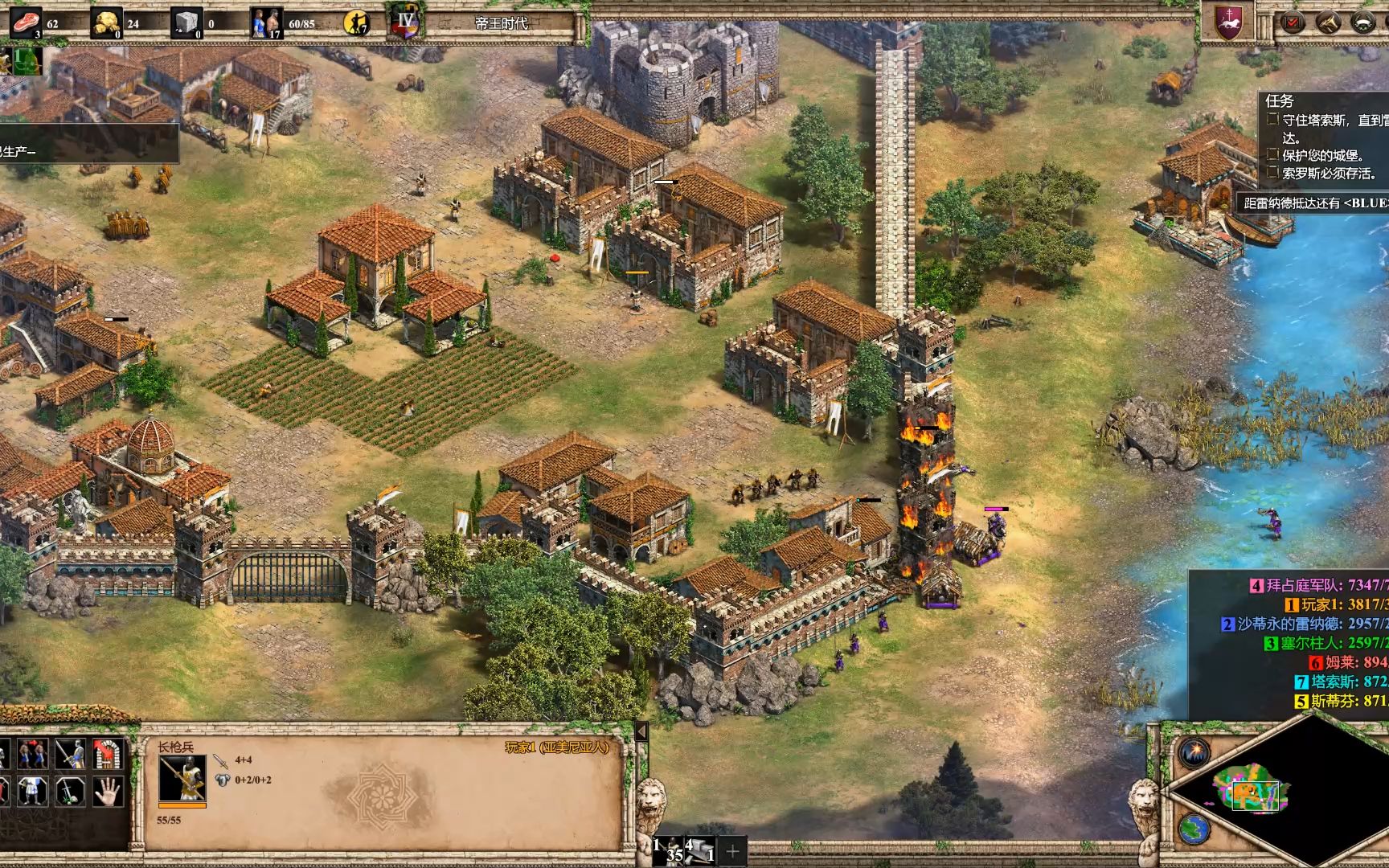Click the idle villager icon in resource bar
Screen dimensions: 1389x868
[356, 23]
